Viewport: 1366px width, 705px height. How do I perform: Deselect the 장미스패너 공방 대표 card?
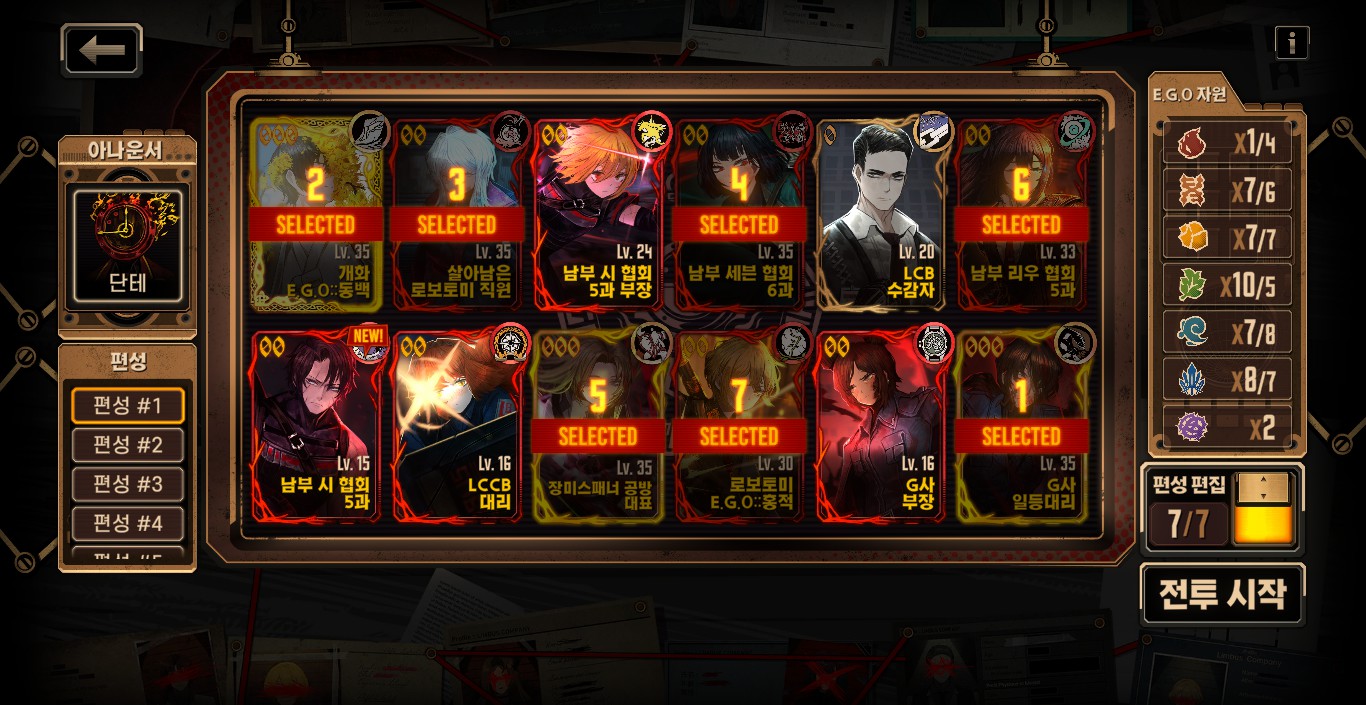point(598,427)
